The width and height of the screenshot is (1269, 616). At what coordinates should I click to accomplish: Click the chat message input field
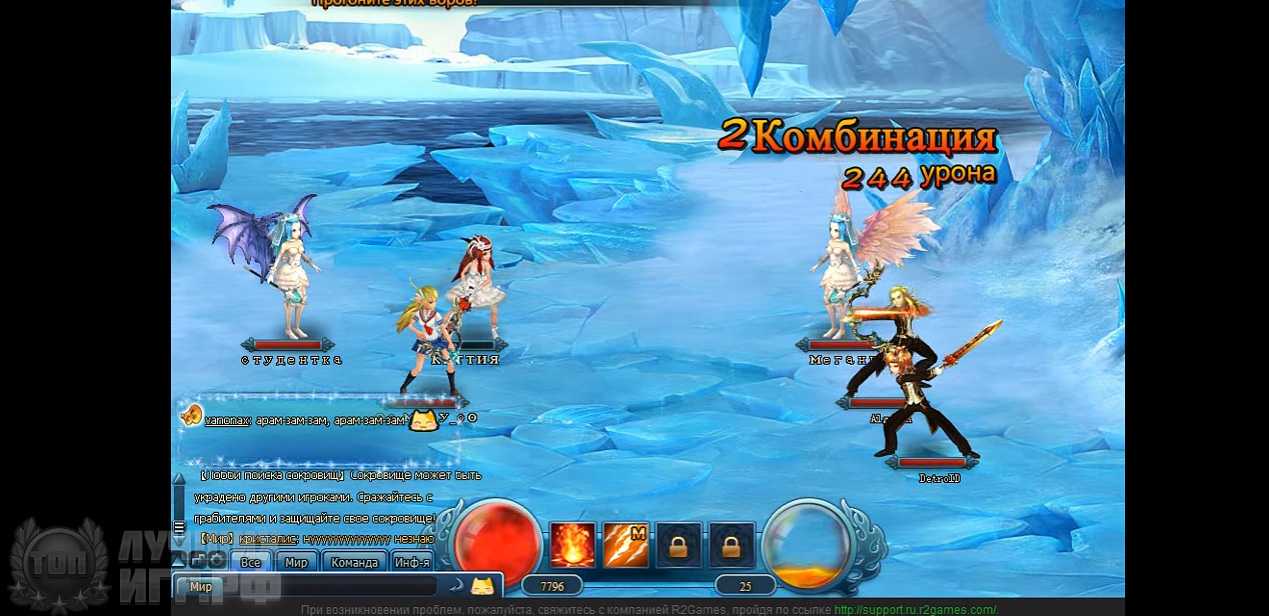point(330,587)
